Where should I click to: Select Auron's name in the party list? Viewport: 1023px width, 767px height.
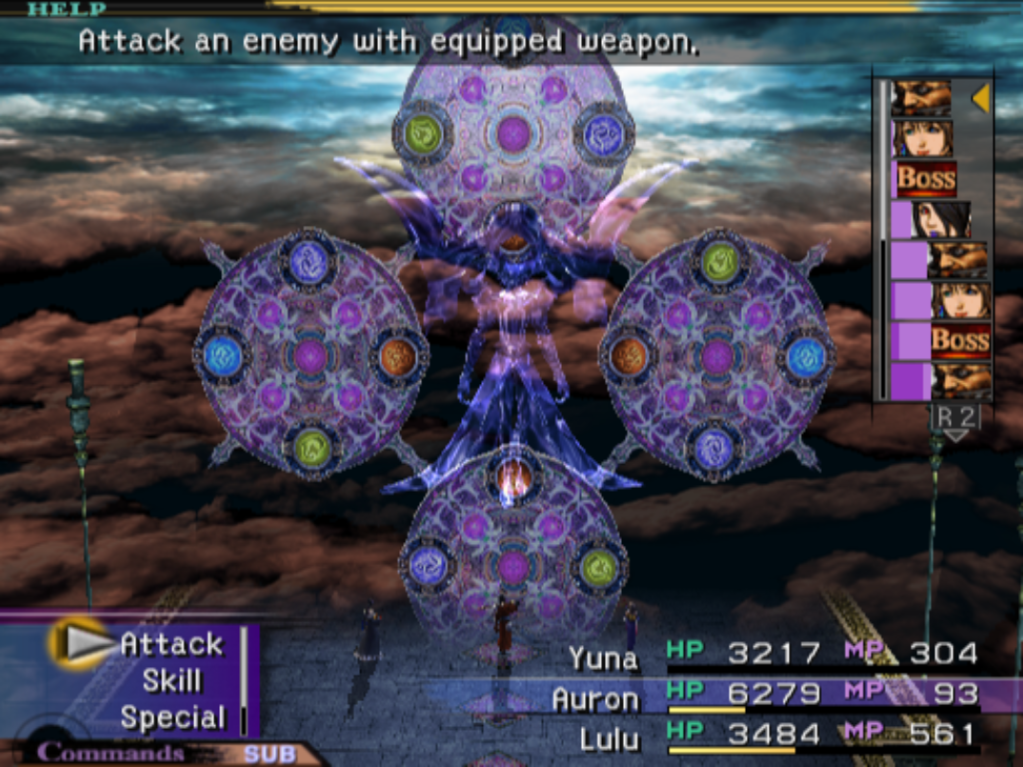(594, 697)
